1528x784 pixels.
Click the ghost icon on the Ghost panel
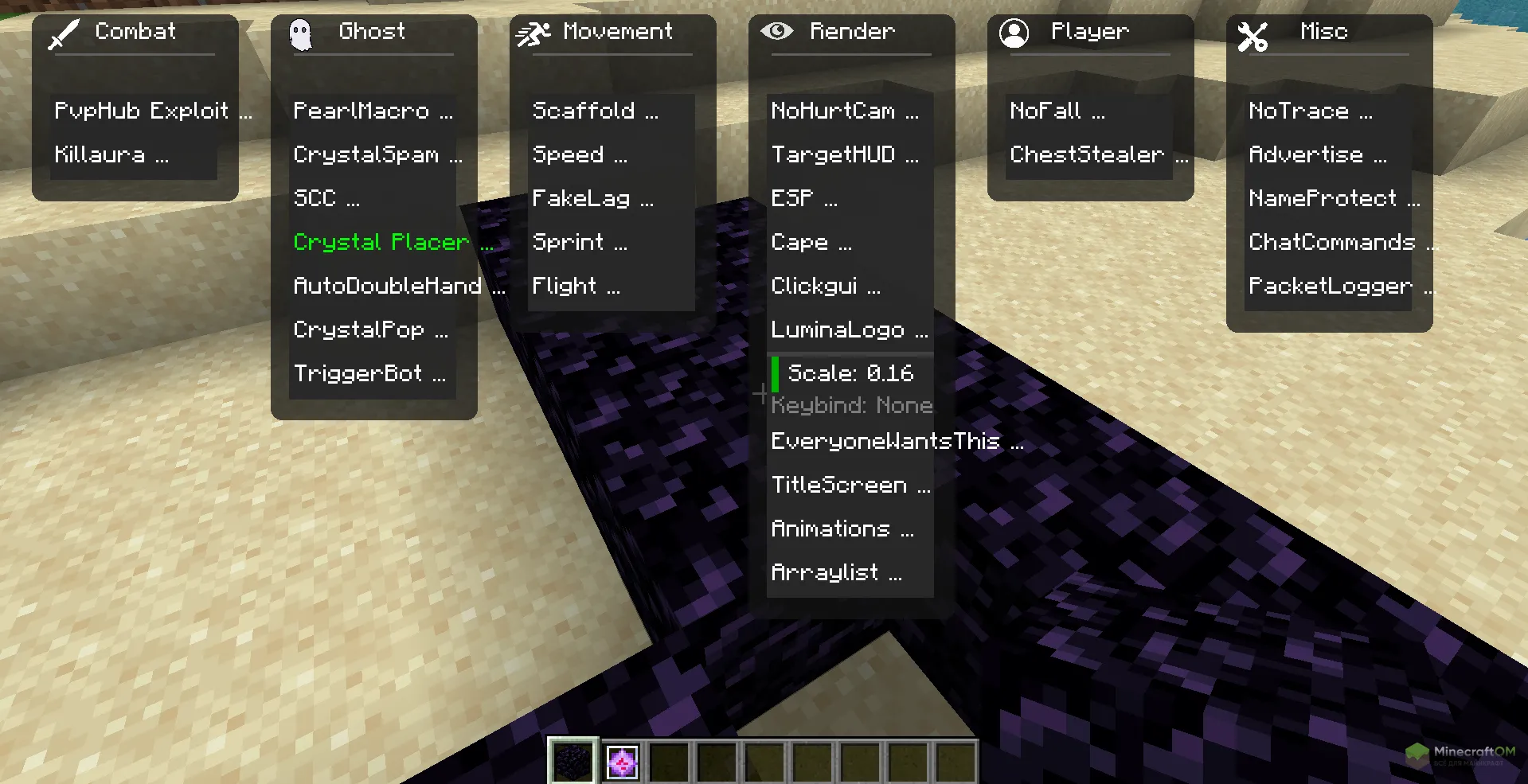(303, 32)
